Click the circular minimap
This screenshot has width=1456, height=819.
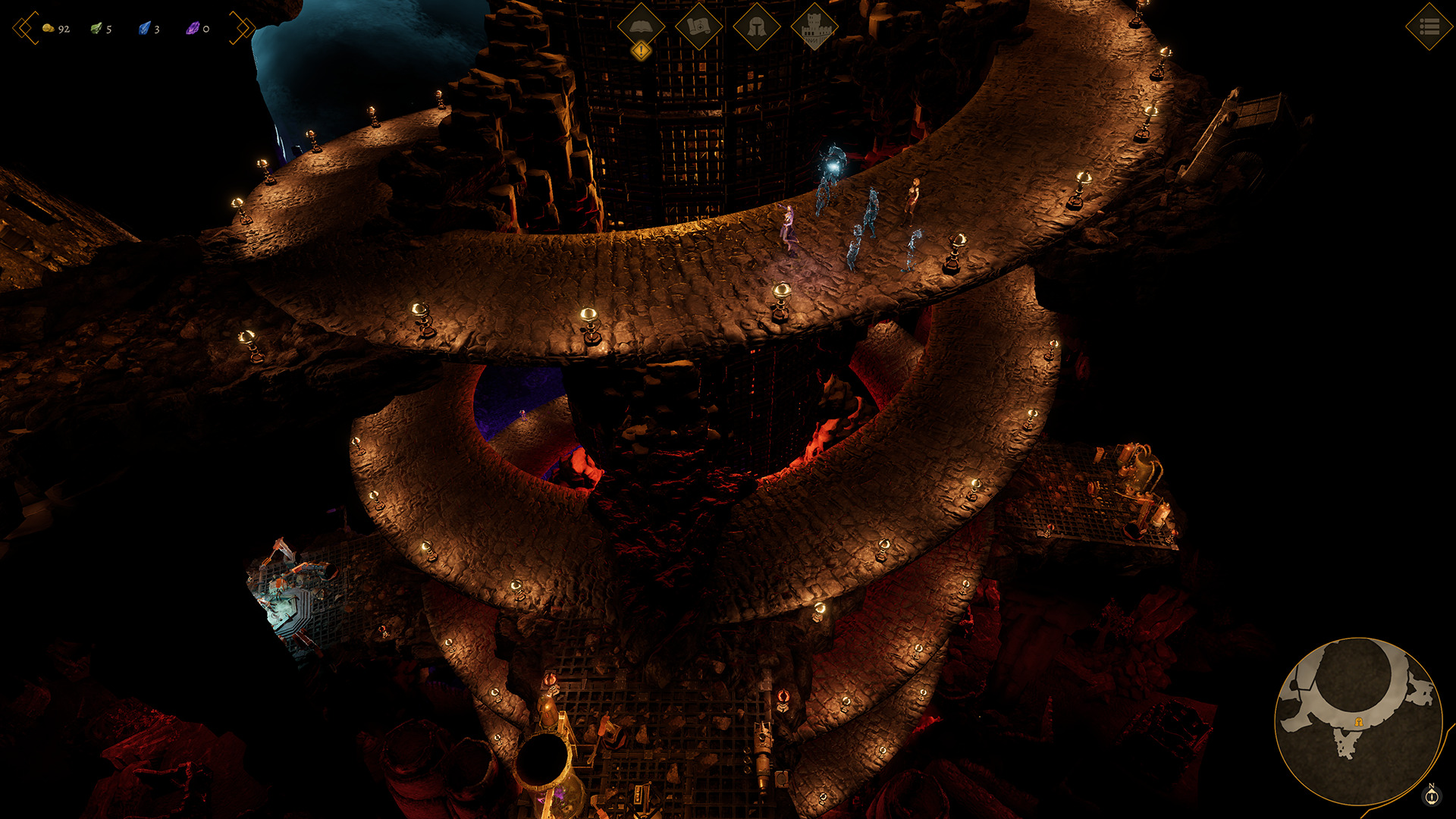point(1358,721)
